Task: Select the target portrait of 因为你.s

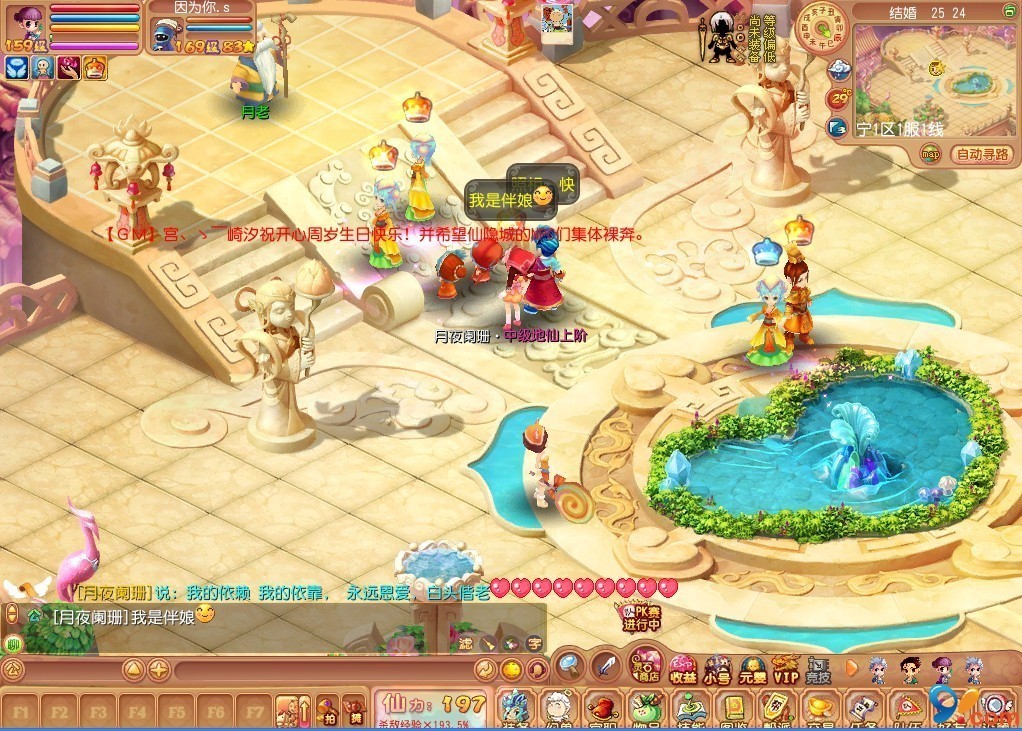Action: click(x=162, y=33)
